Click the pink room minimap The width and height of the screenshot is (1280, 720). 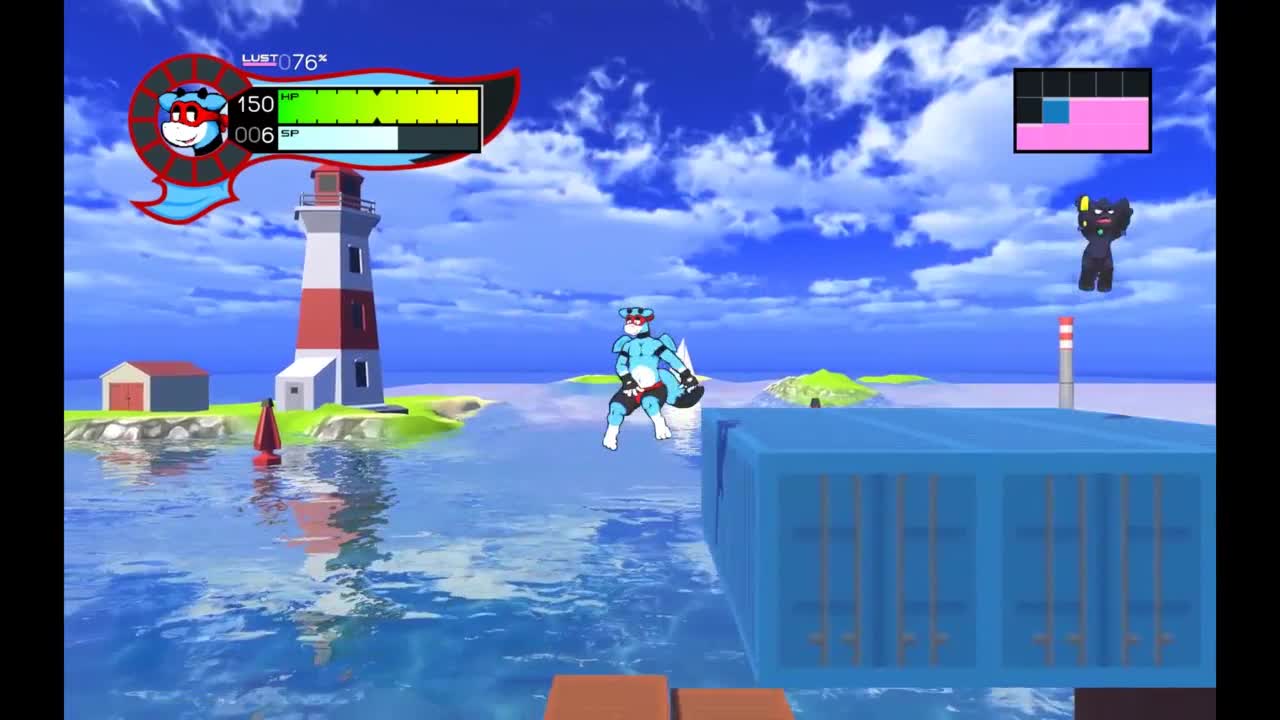(x=1082, y=111)
